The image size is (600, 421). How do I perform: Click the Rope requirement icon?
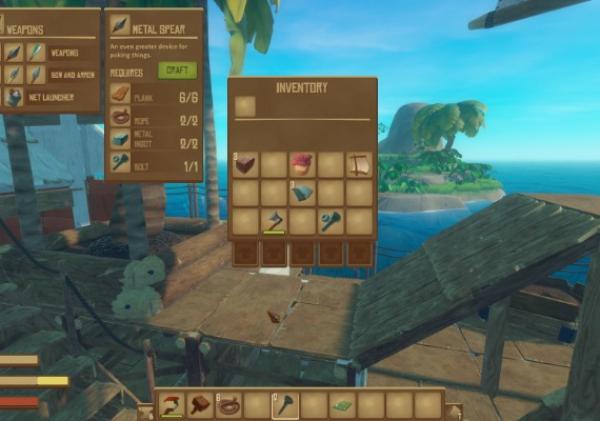tap(120, 117)
